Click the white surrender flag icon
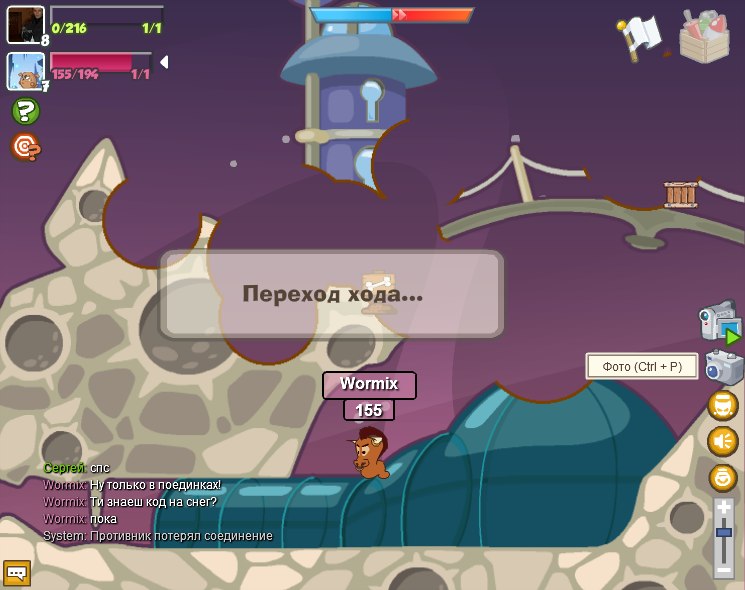The width and height of the screenshot is (745, 590). tap(640, 38)
